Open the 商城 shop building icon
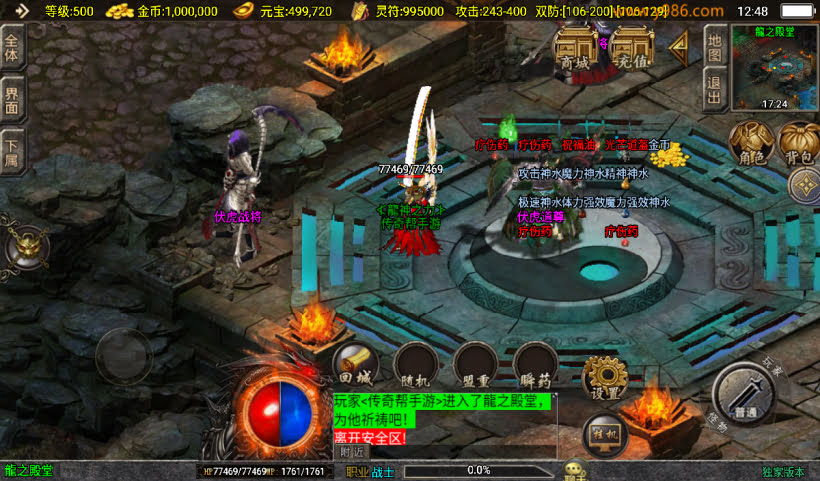 577,50
